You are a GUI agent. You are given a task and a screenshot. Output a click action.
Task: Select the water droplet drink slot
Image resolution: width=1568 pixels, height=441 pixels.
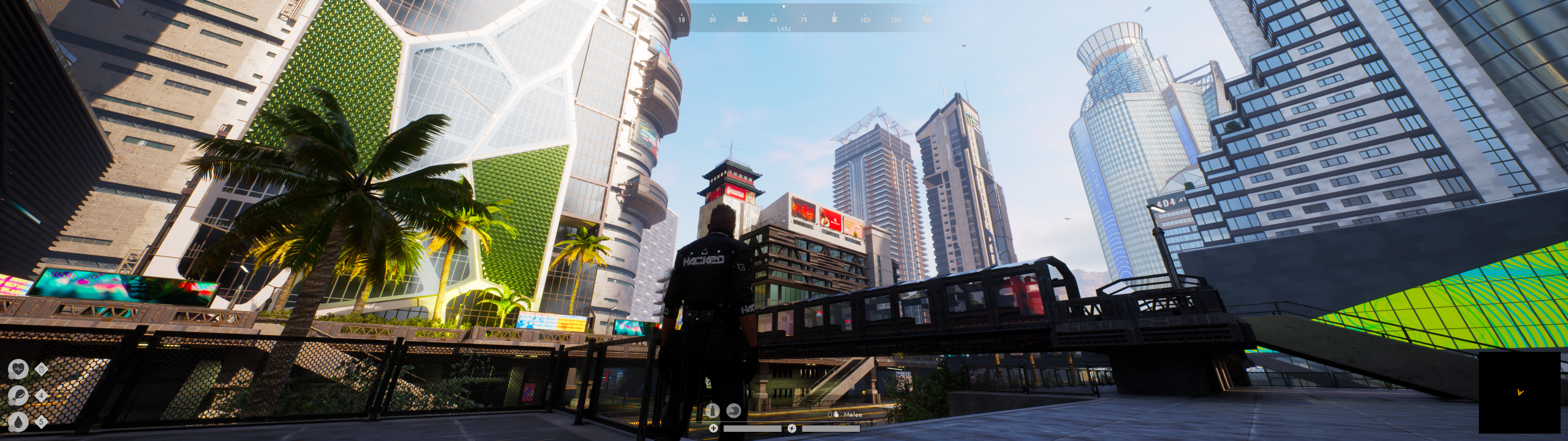coord(18,421)
